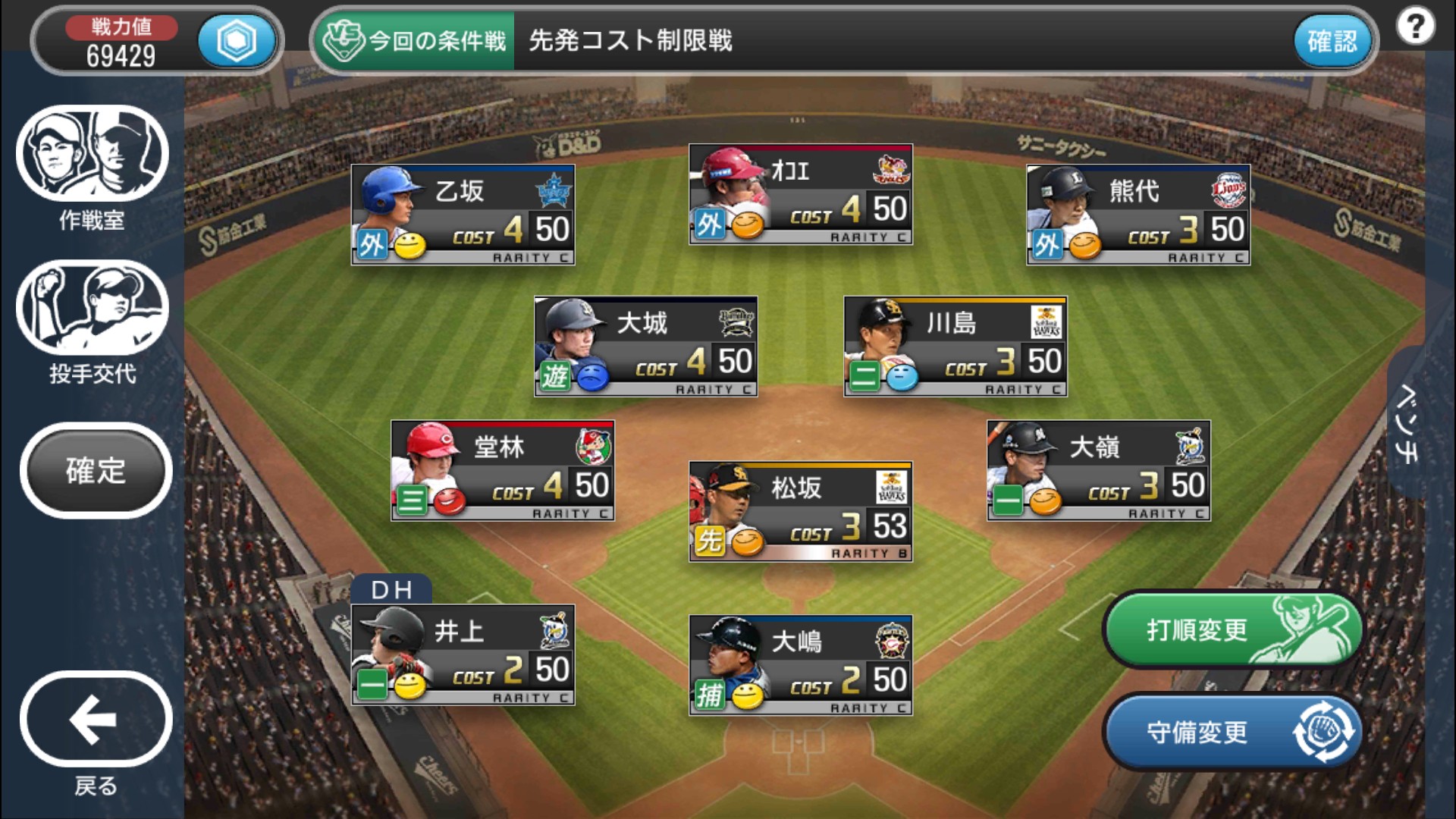Click the blue hexagon power icon
The width and height of the screenshot is (1456, 819).
[237, 41]
